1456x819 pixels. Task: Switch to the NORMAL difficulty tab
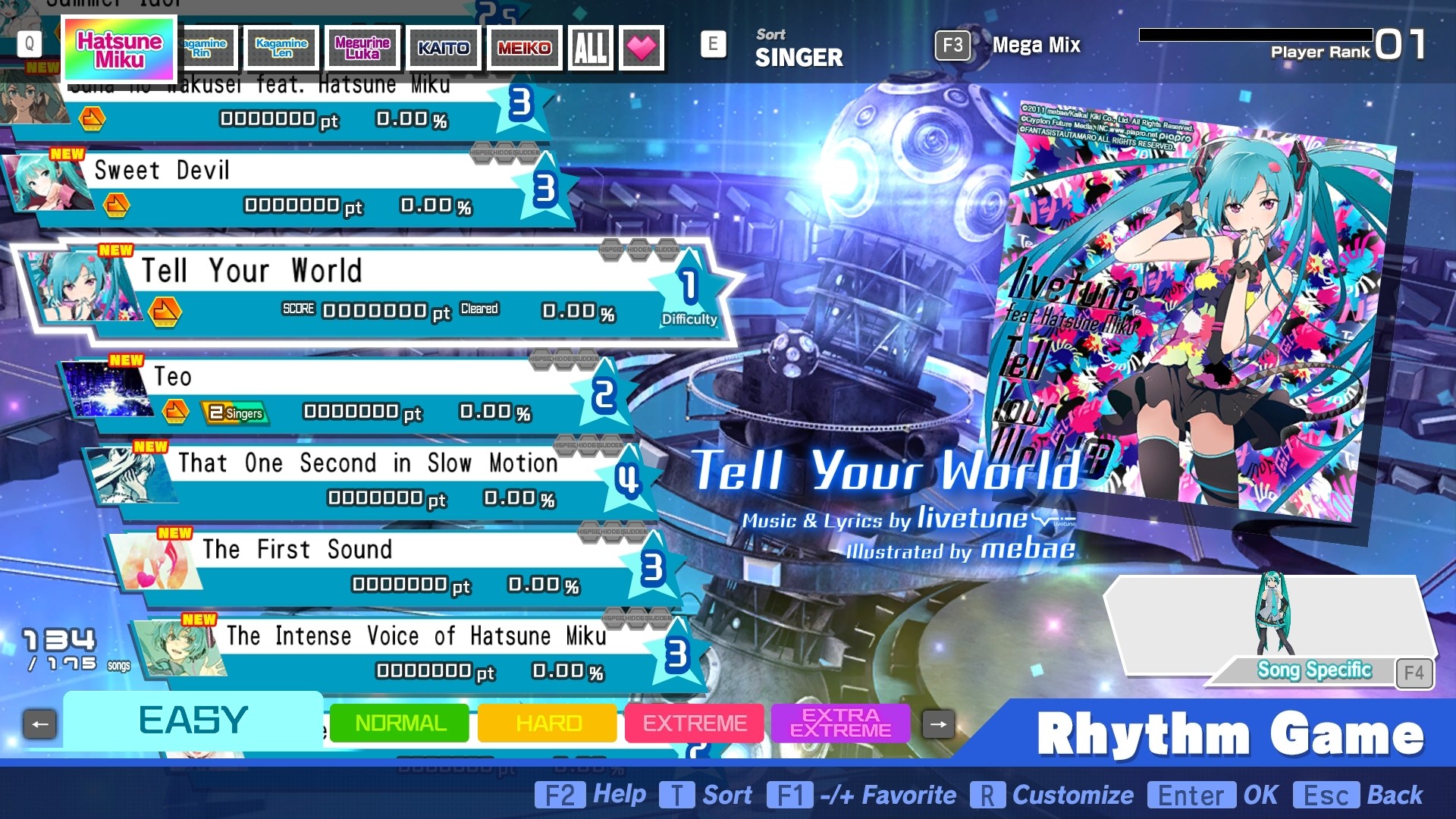(398, 723)
